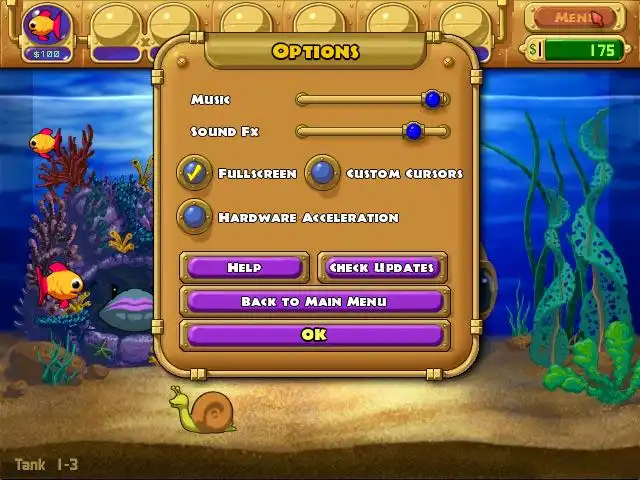Select Check Updates button
The image size is (640, 480).
point(382,267)
